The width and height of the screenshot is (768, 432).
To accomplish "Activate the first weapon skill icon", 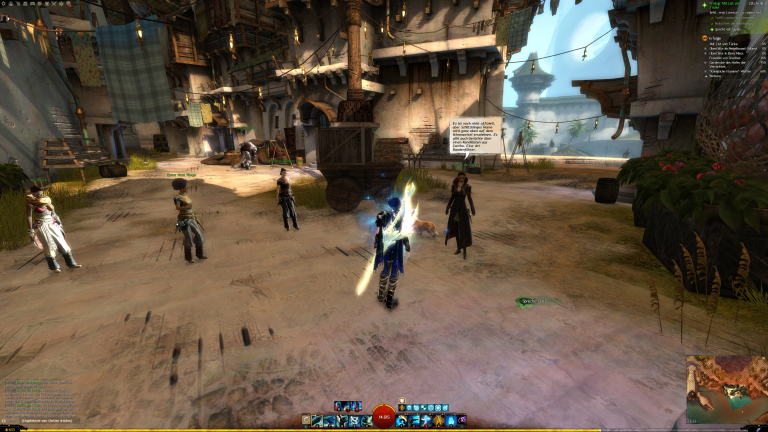I will click(x=317, y=421).
